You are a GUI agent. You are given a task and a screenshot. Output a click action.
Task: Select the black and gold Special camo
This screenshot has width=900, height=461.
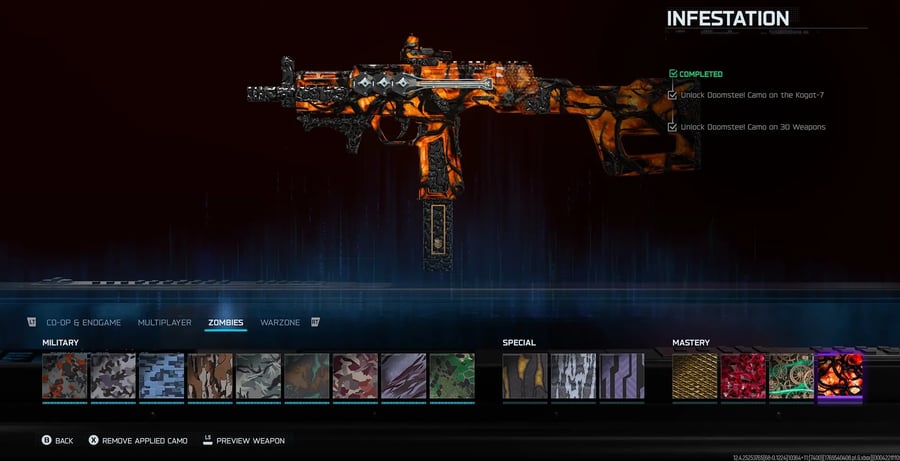(525, 376)
